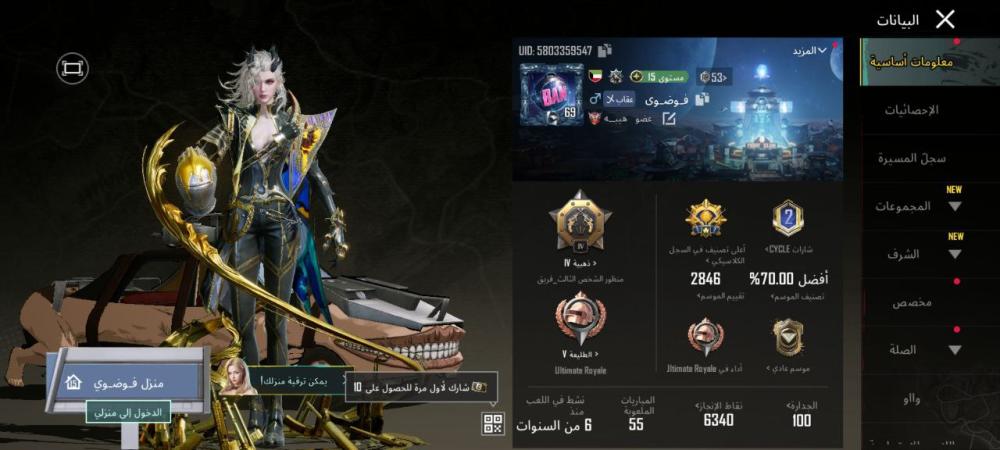Close the profile data screen
Screen dimensions: 1000x450
coord(945,19)
